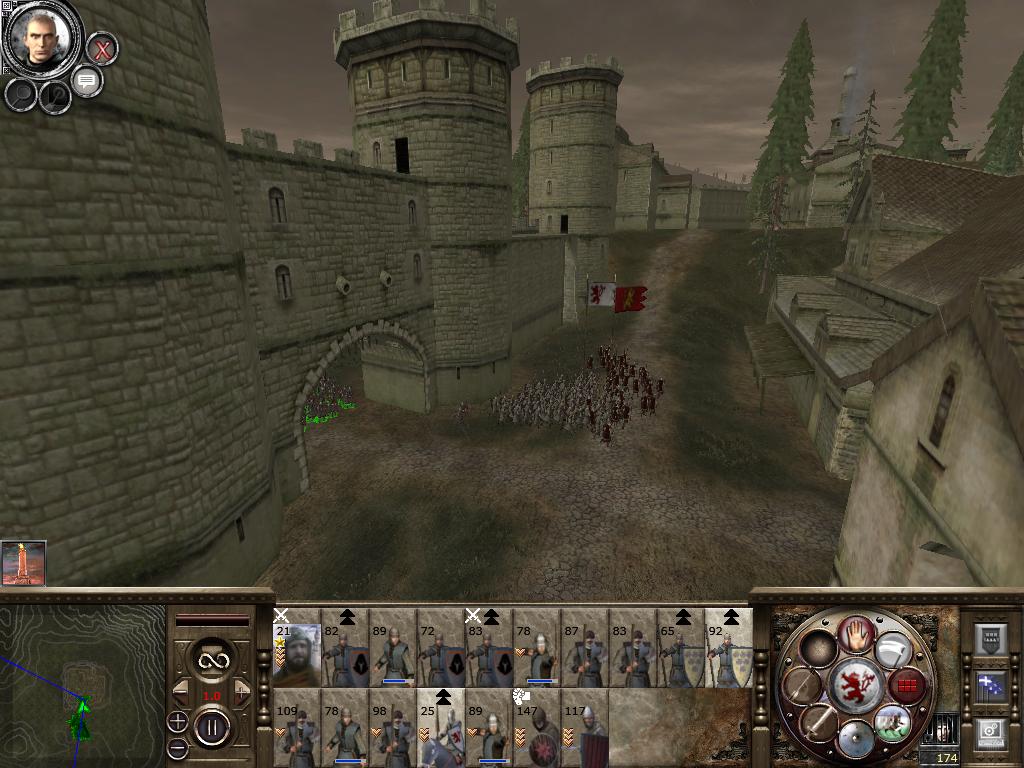1024x768 pixels.
Task: Select the highlighted cavalry unit card with 25 men
Action: tap(441, 727)
